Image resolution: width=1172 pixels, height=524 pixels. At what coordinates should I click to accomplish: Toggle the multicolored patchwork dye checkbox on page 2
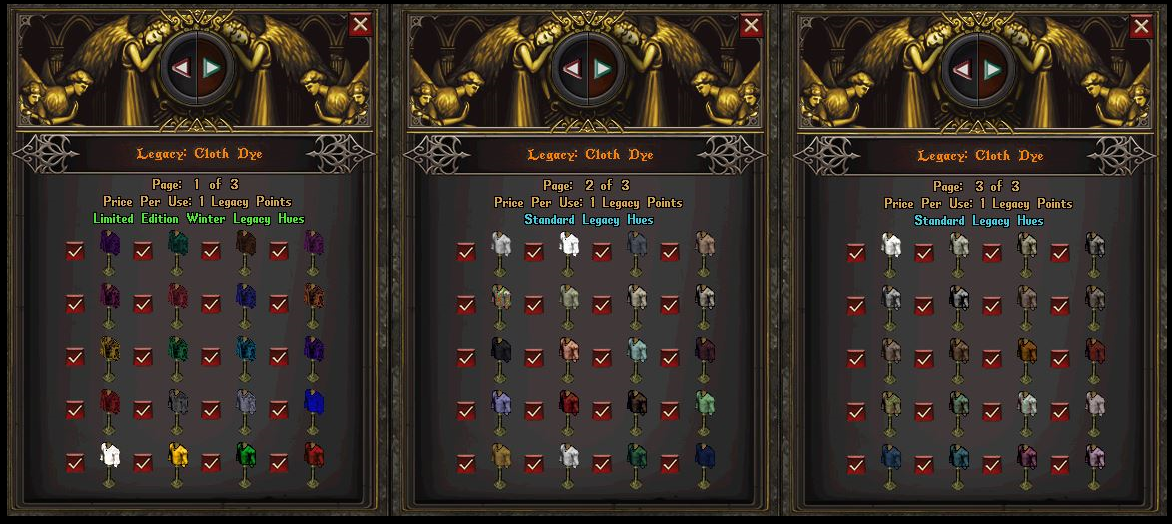tap(465, 304)
